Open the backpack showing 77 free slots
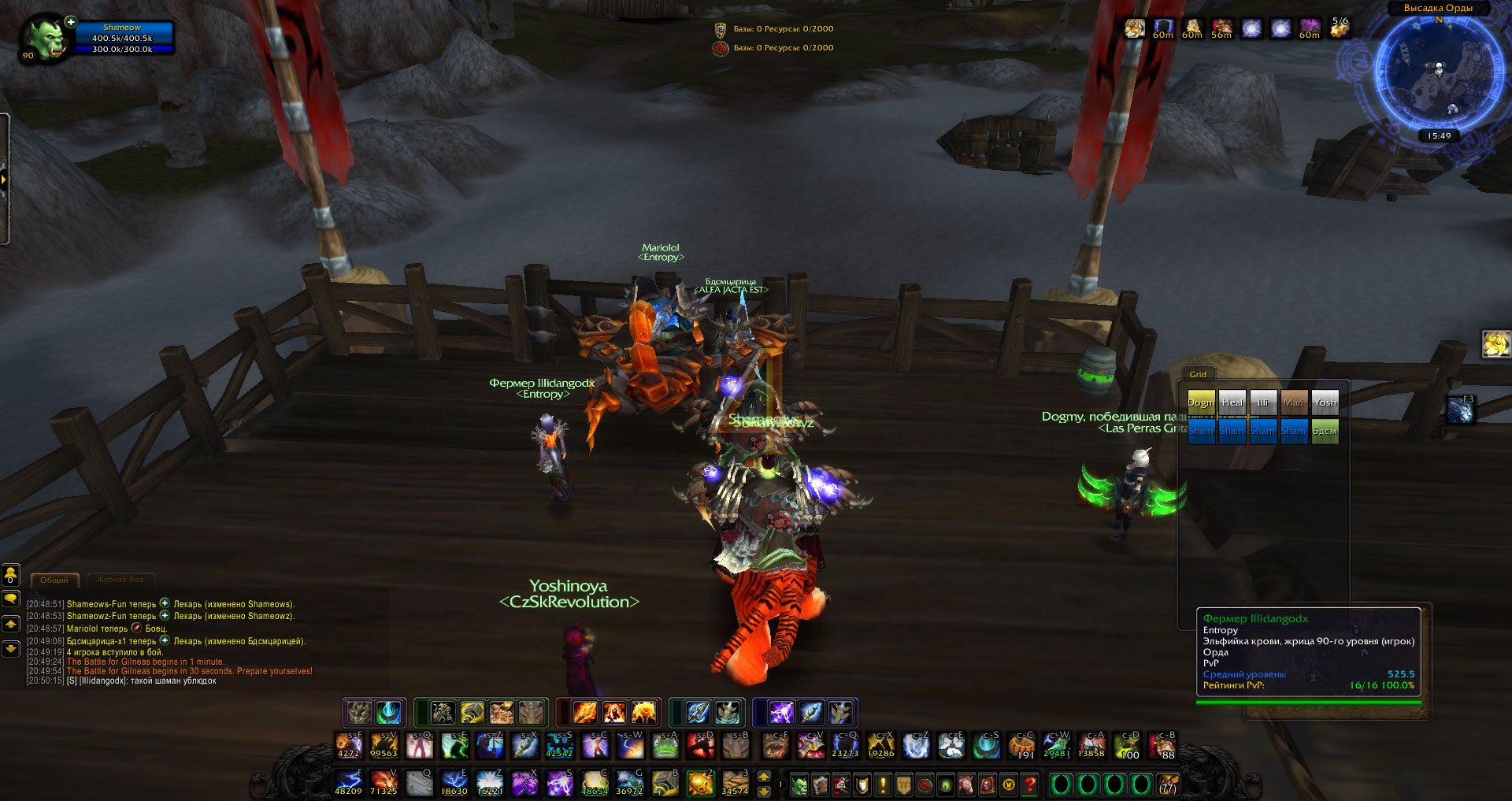The width and height of the screenshot is (1512, 801). 1168,784
